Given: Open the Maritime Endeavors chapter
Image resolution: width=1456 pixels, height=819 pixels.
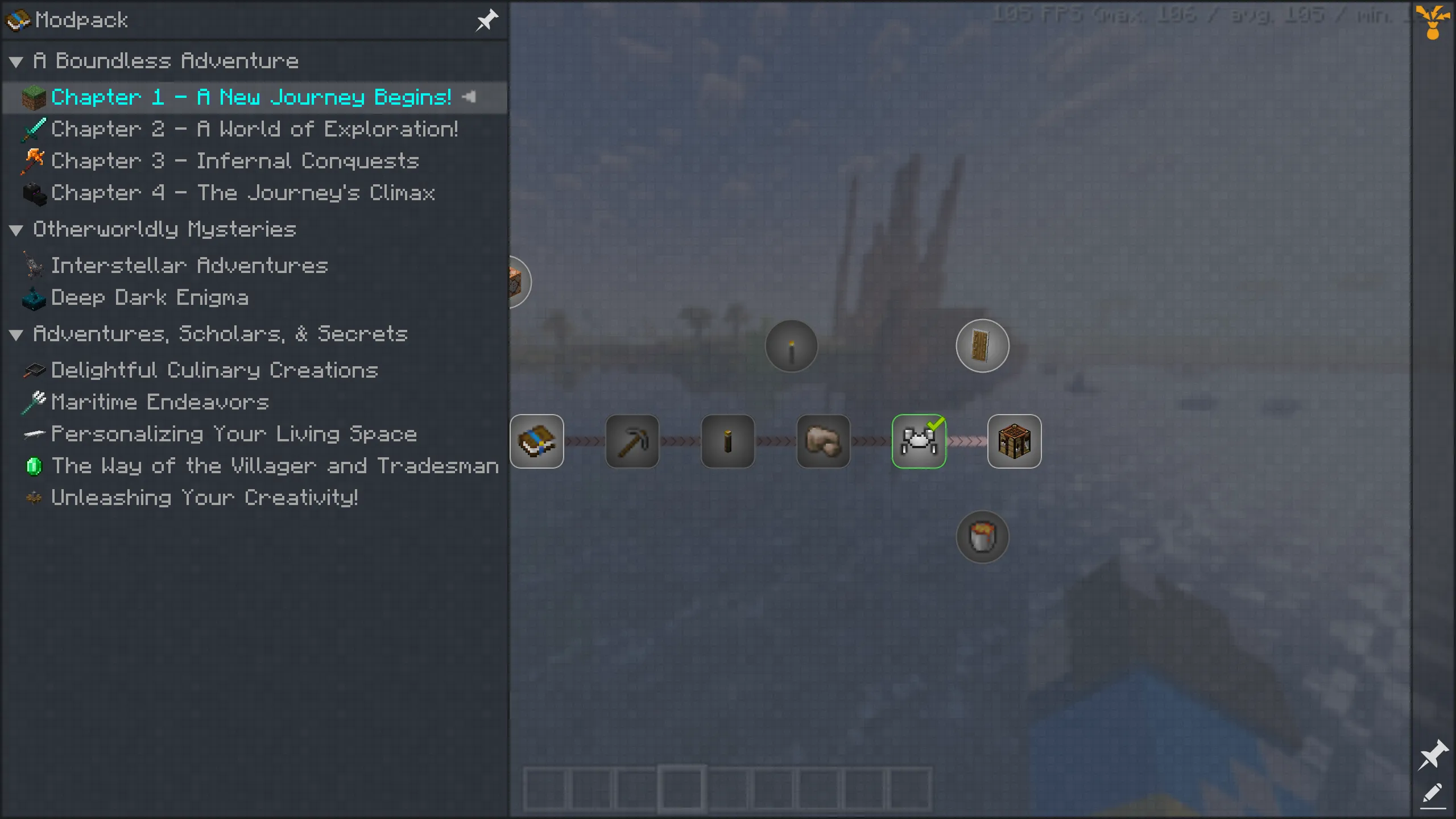Looking at the screenshot, I should (160, 402).
